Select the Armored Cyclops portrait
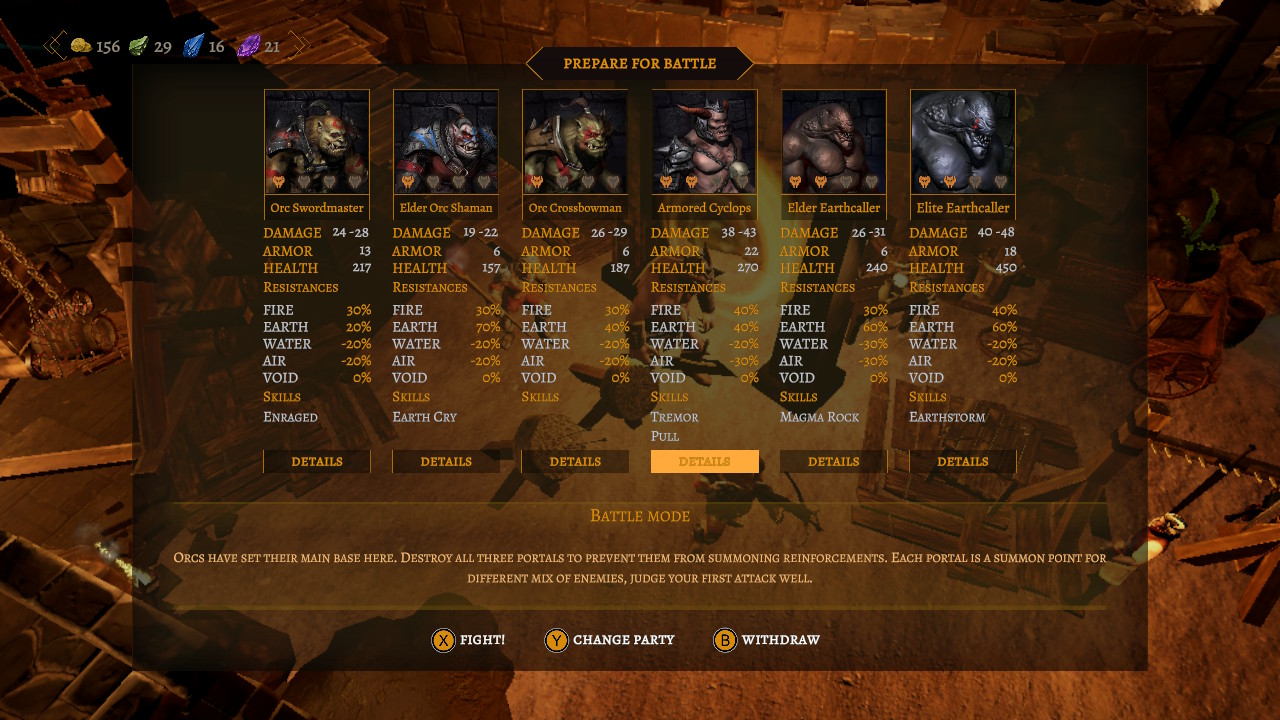 click(704, 140)
